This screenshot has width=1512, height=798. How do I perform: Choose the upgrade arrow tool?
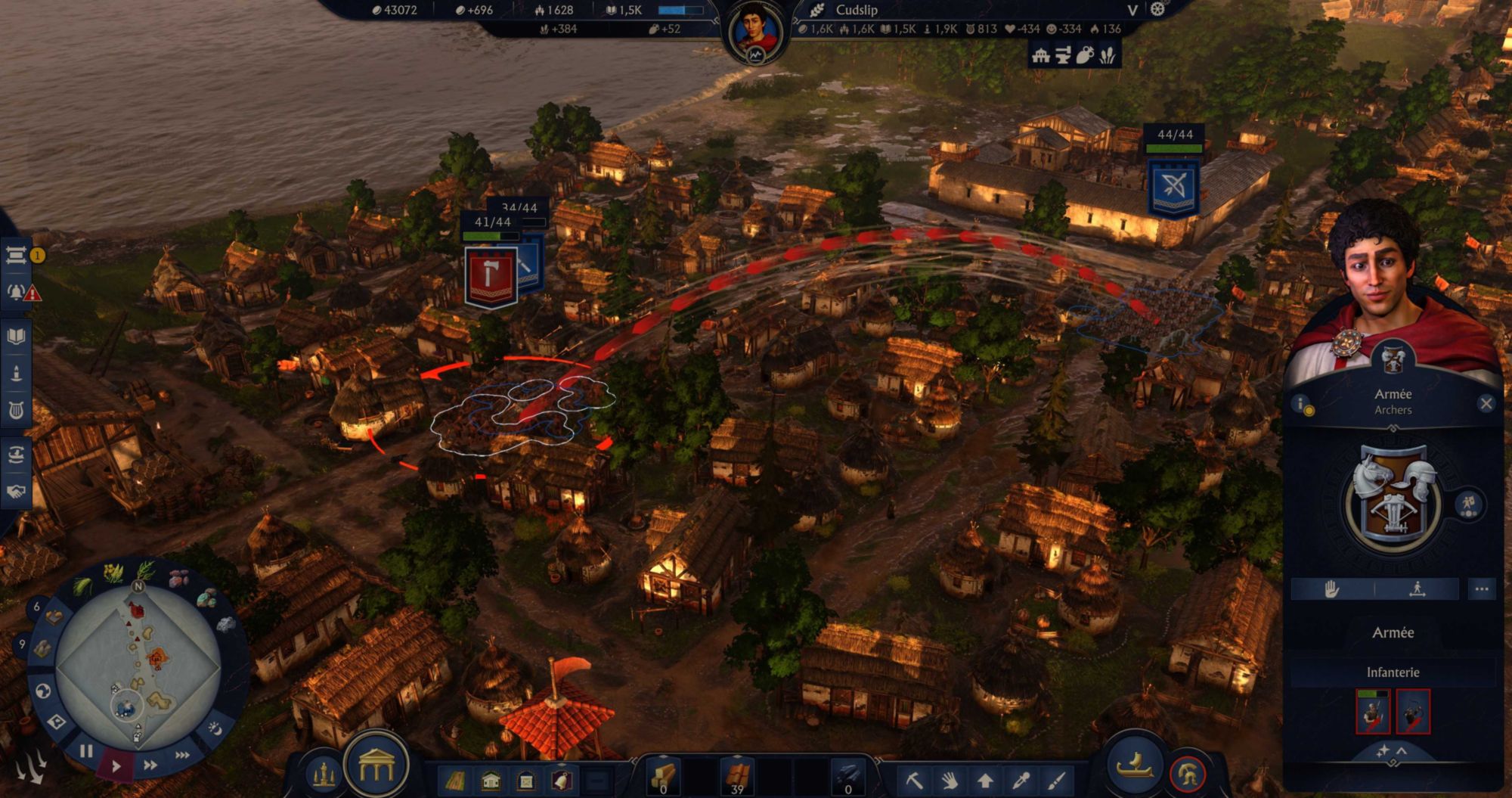pyautogui.click(x=985, y=779)
